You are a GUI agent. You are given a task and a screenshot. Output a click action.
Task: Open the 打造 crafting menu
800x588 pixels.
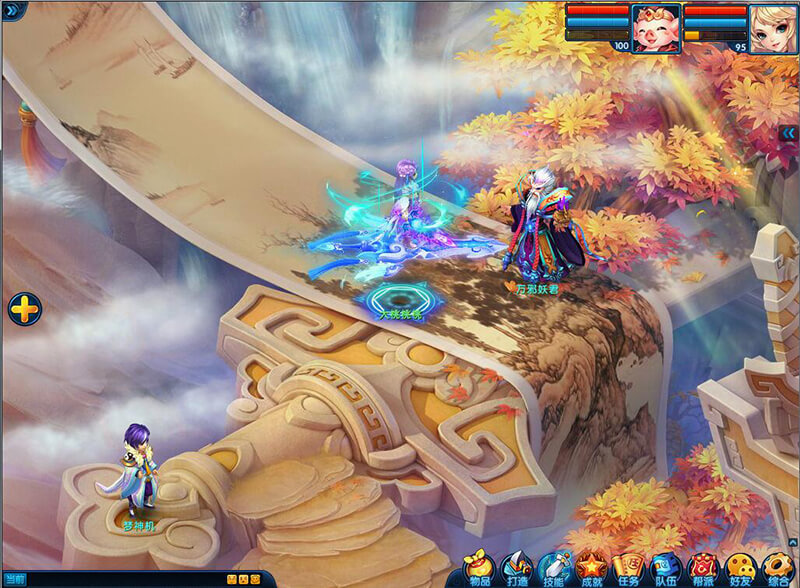(x=516, y=568)
